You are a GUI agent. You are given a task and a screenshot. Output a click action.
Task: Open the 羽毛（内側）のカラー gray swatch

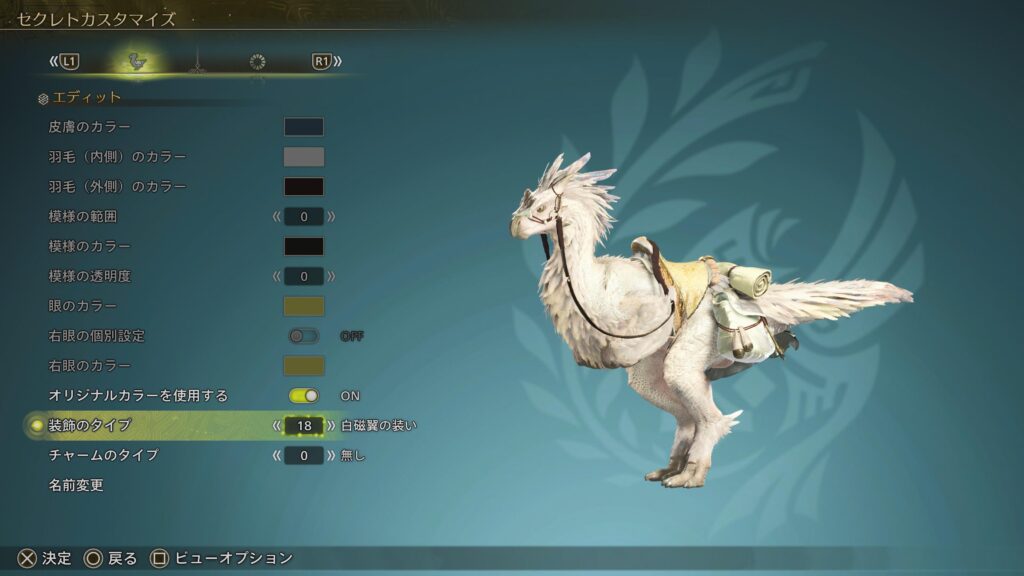coord(303,157)
